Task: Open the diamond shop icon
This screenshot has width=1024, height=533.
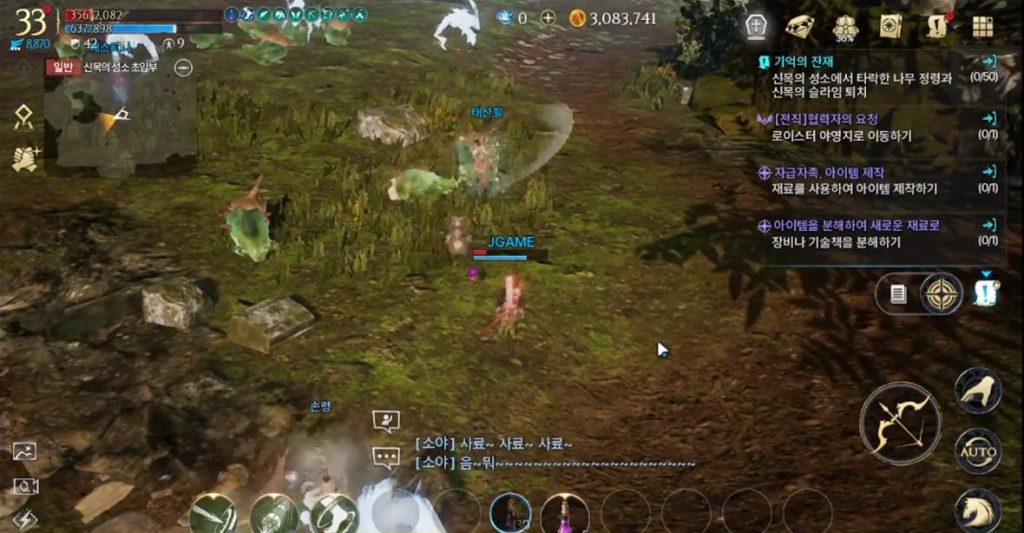Action: pyautogui.click(x=799, y=26)
